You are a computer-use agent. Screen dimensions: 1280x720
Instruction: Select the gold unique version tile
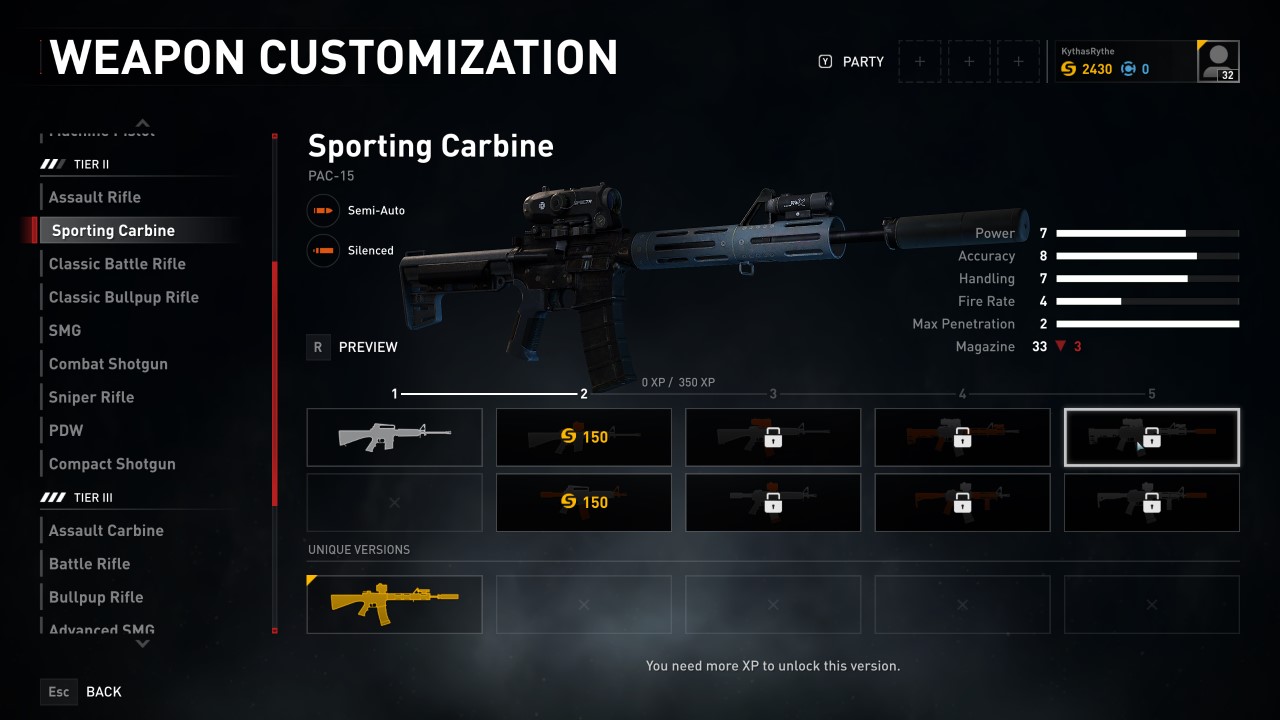coord(394,604)
